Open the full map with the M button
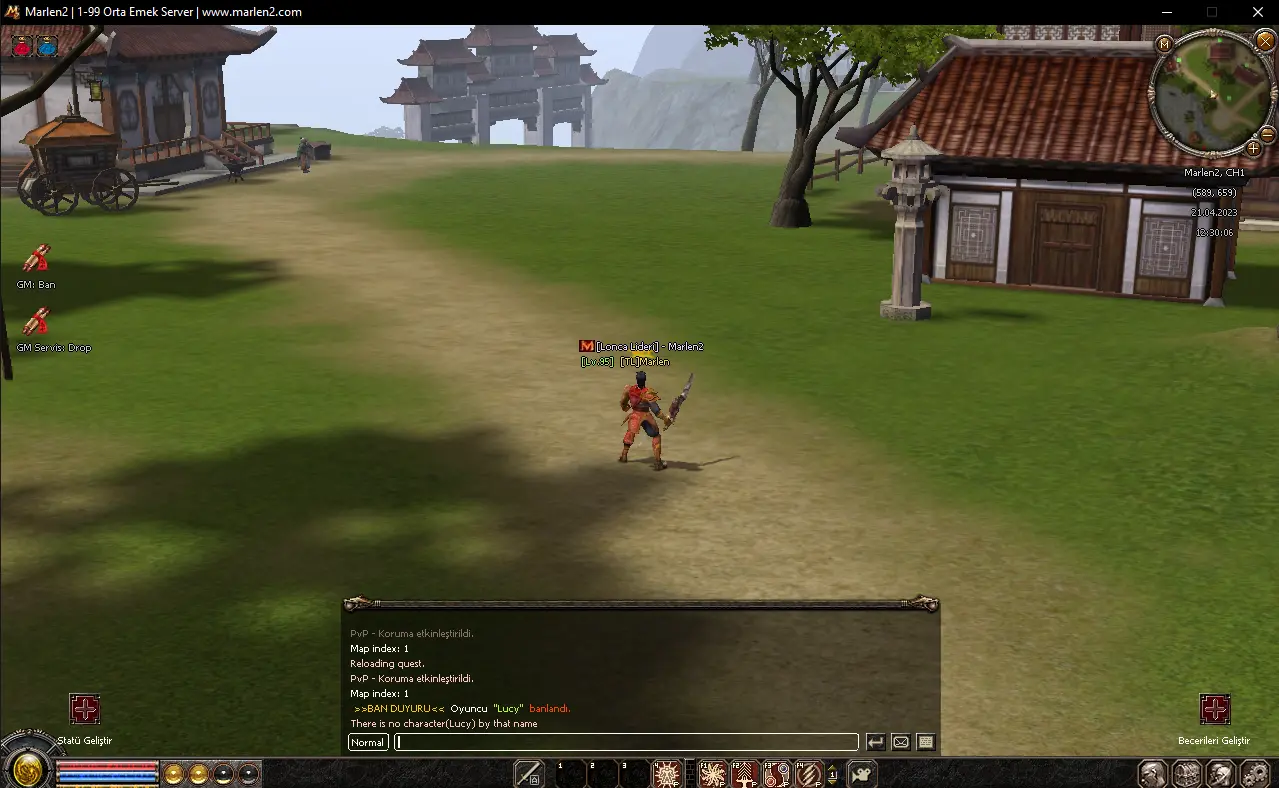Screen dimensions: 1279x788 point(1164,44)
